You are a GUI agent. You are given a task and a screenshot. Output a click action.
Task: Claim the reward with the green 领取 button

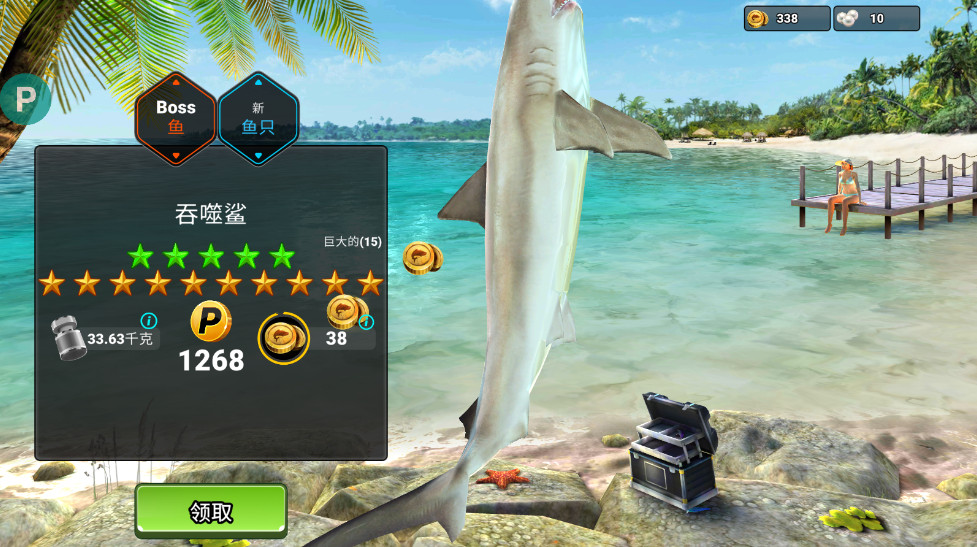[211, 511]
